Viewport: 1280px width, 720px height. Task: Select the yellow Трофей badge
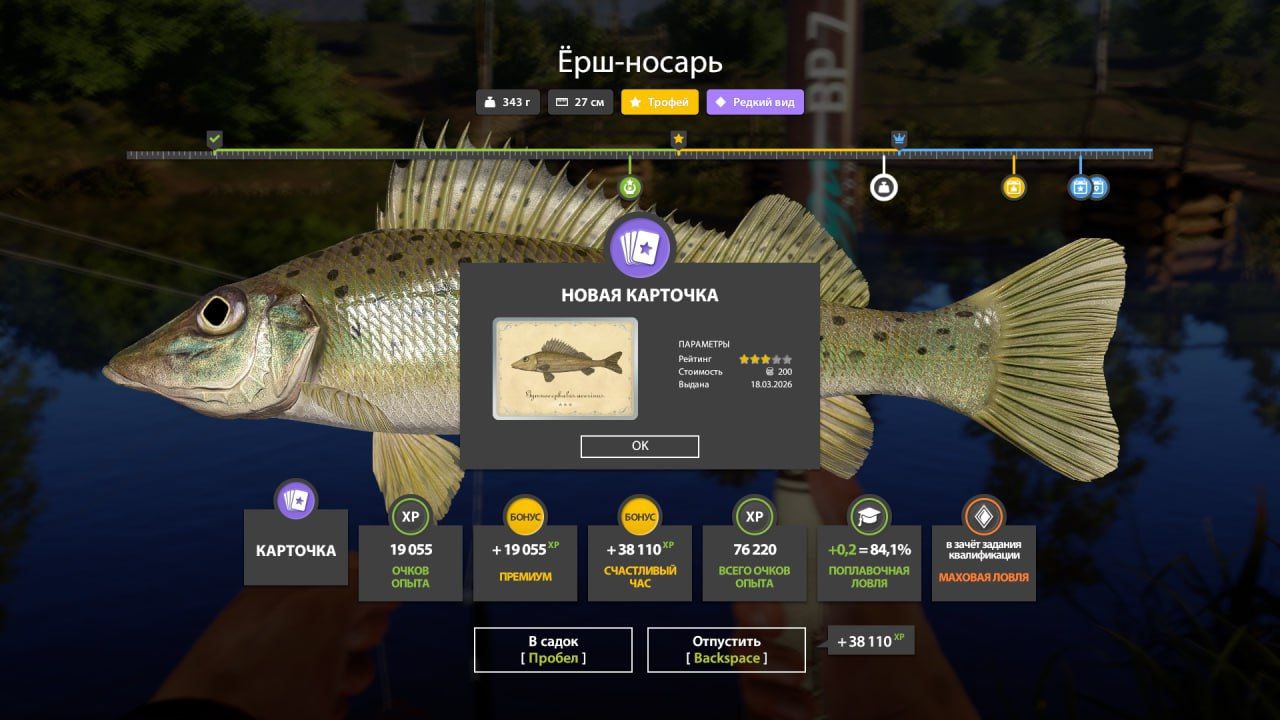[x=659, y=102]
